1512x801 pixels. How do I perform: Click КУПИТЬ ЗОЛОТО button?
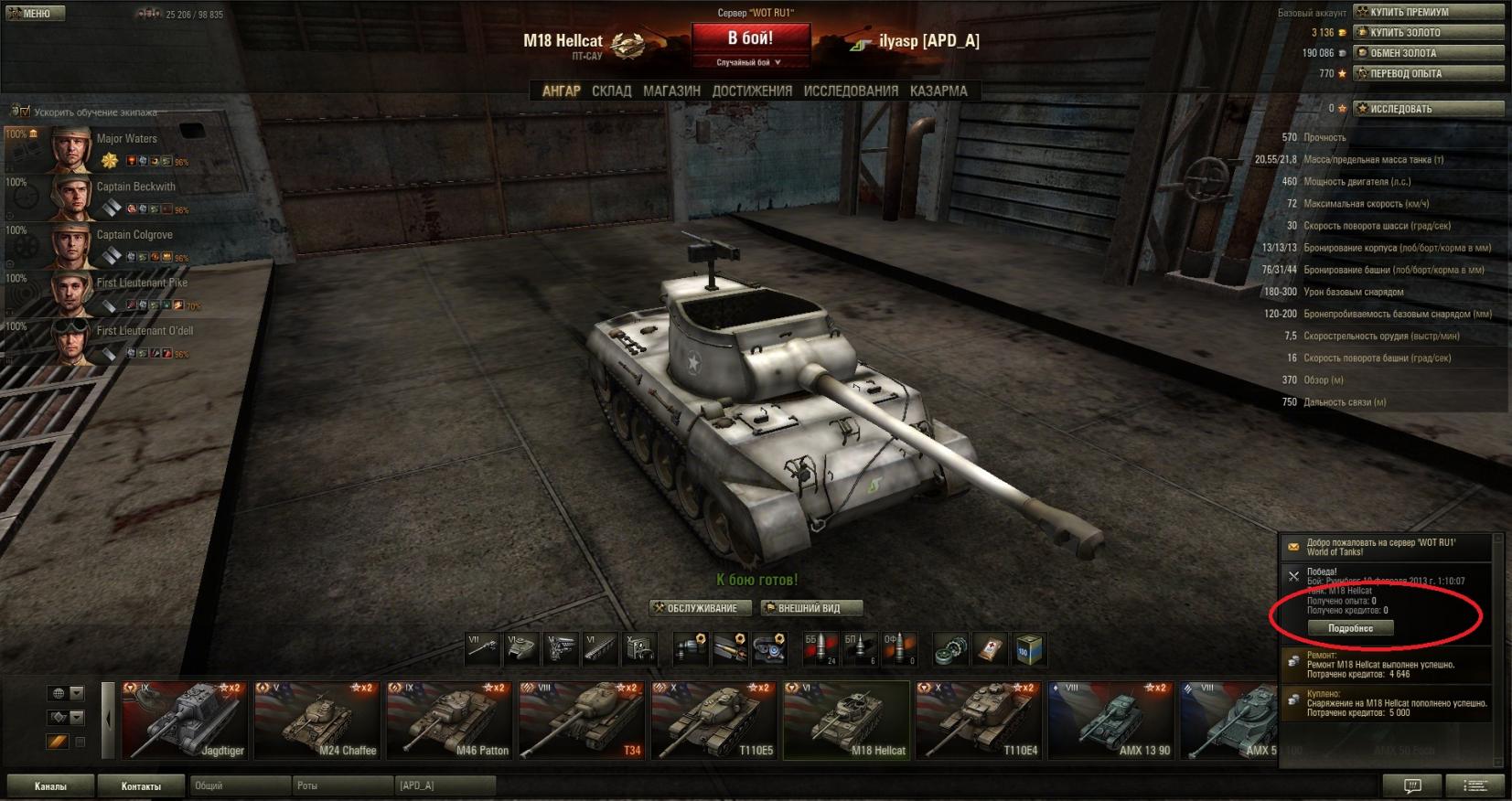point(1428,32)
